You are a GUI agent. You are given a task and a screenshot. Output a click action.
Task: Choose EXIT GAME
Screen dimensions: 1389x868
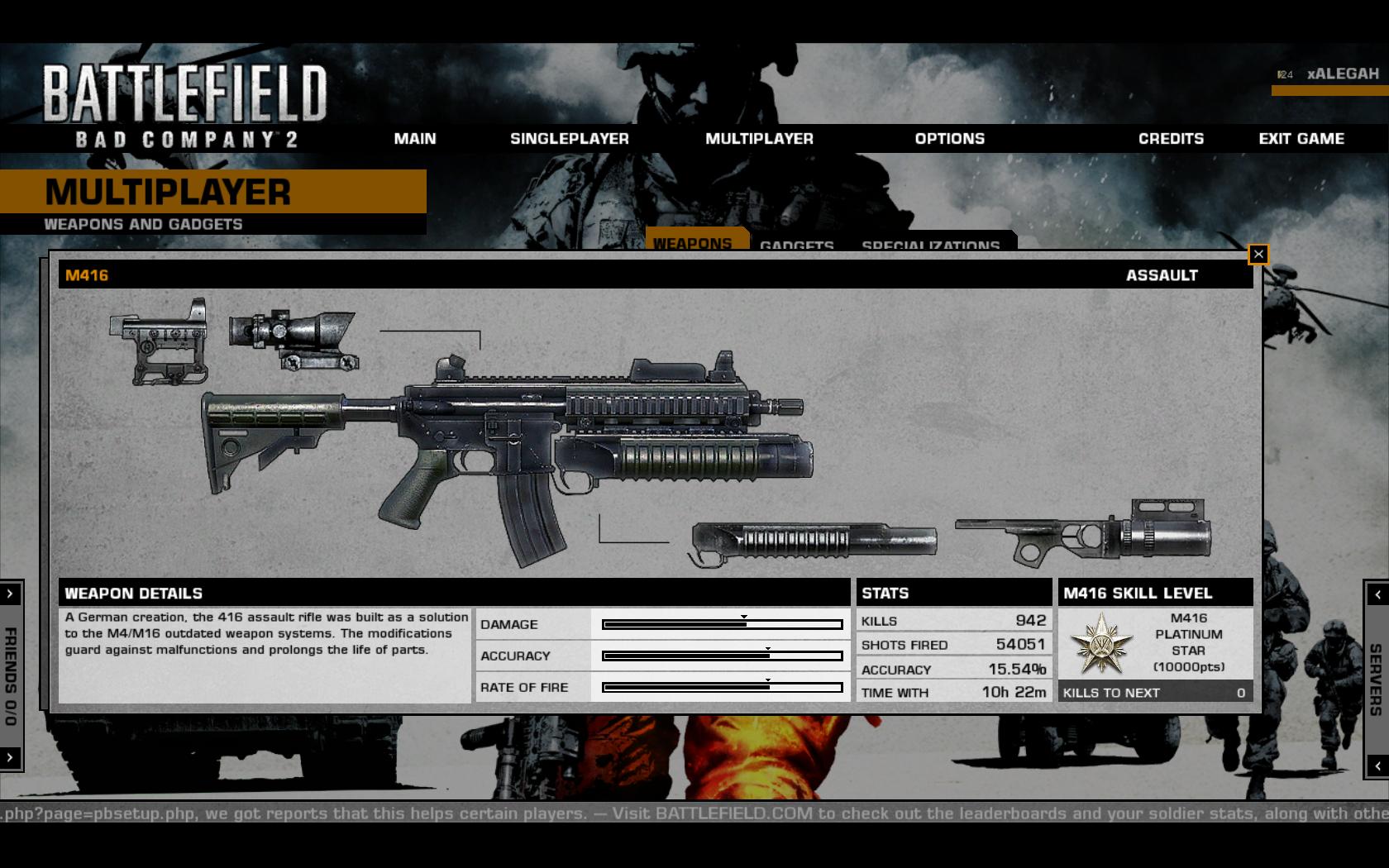click(x=1301, y=139)
